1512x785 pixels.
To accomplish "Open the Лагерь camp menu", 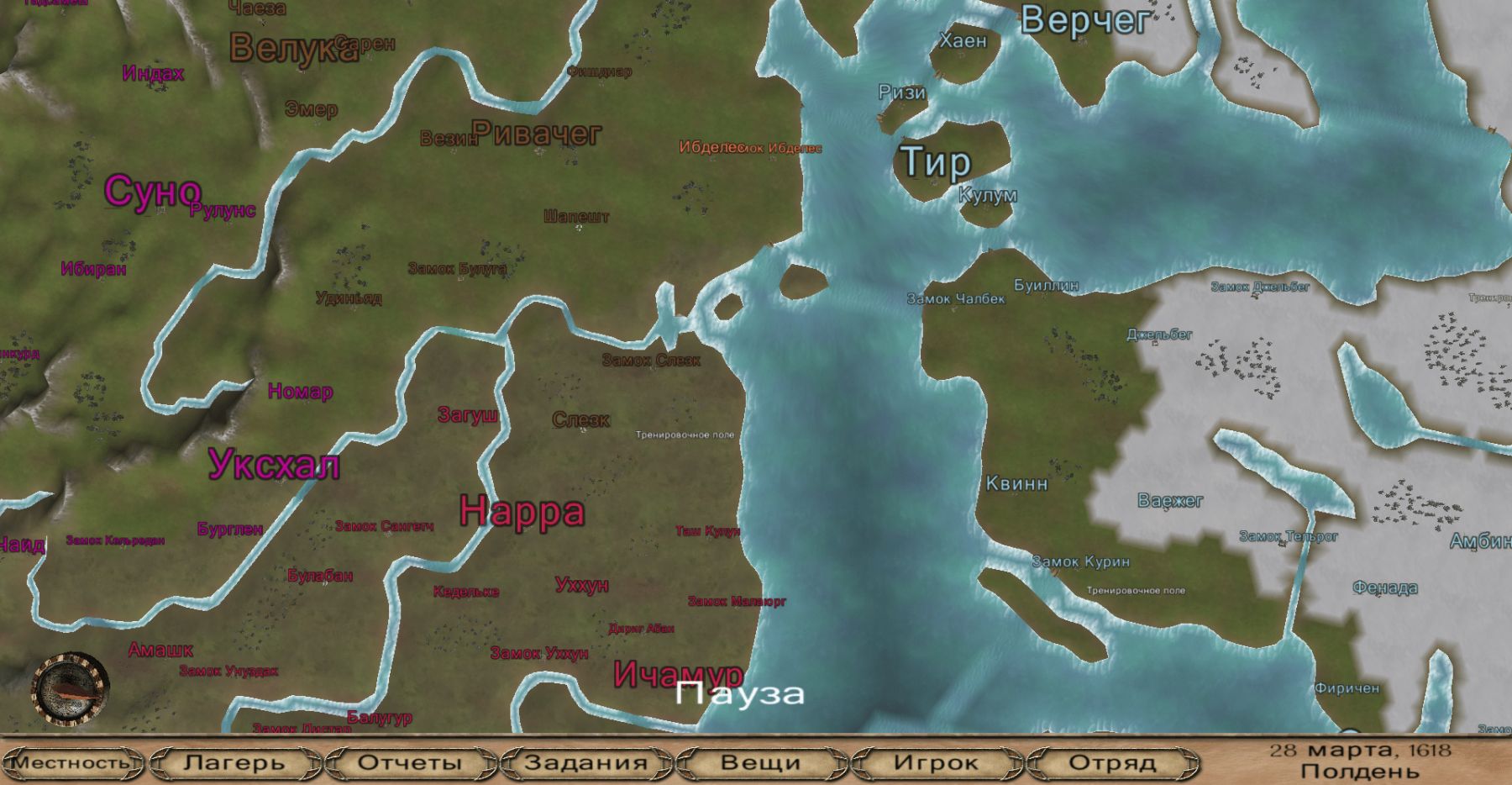I will coord(234,763).
